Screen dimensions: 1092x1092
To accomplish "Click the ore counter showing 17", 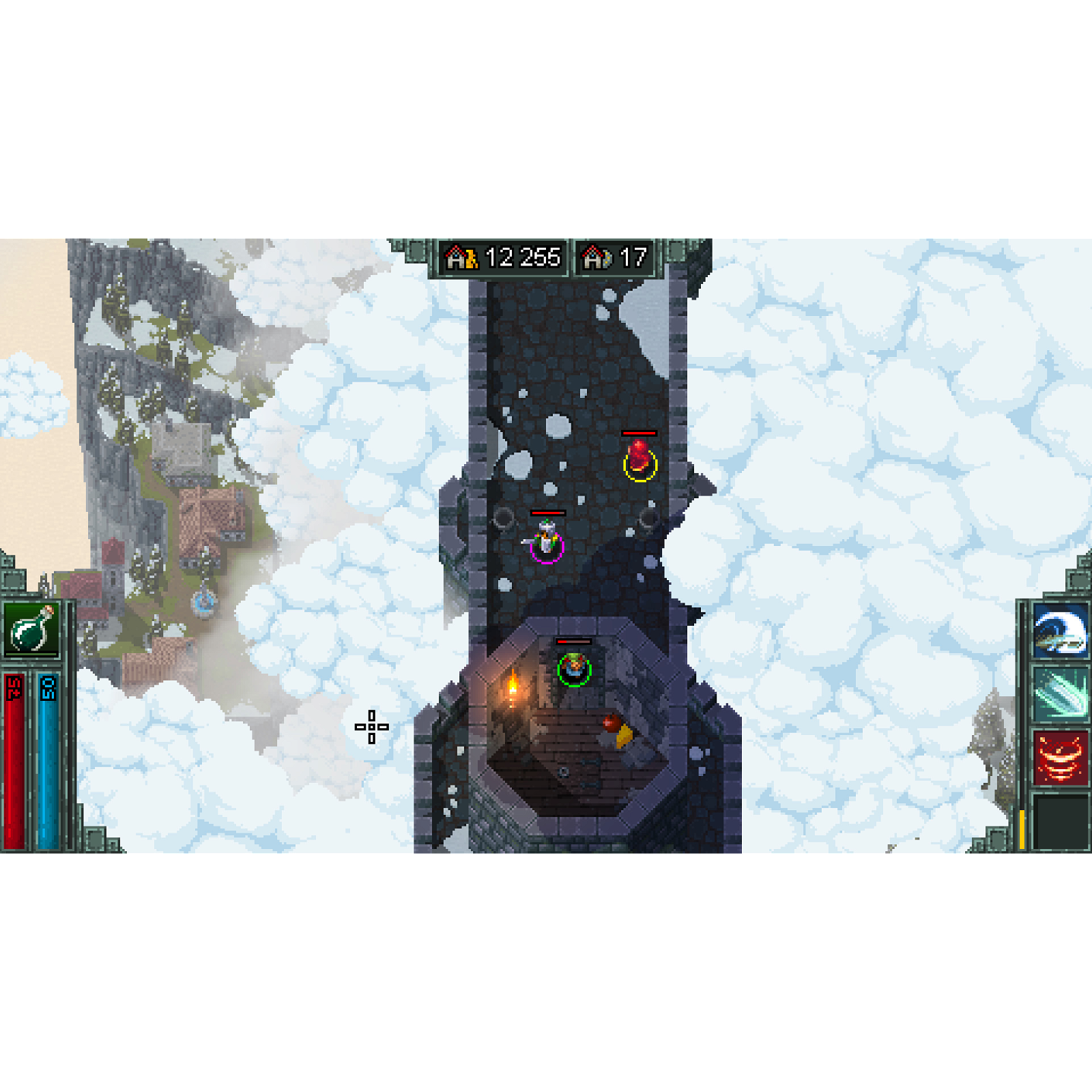I will (x=632, y=257).
